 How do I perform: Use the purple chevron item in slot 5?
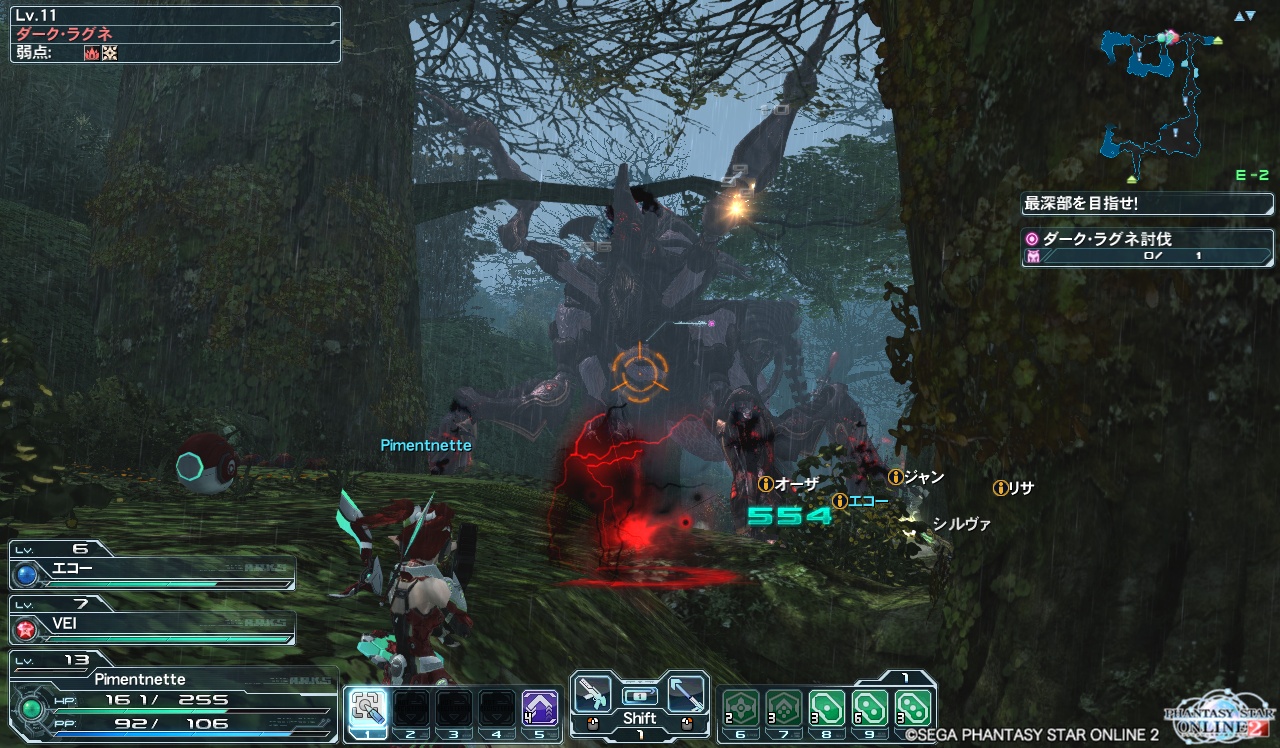pos(540,708)
